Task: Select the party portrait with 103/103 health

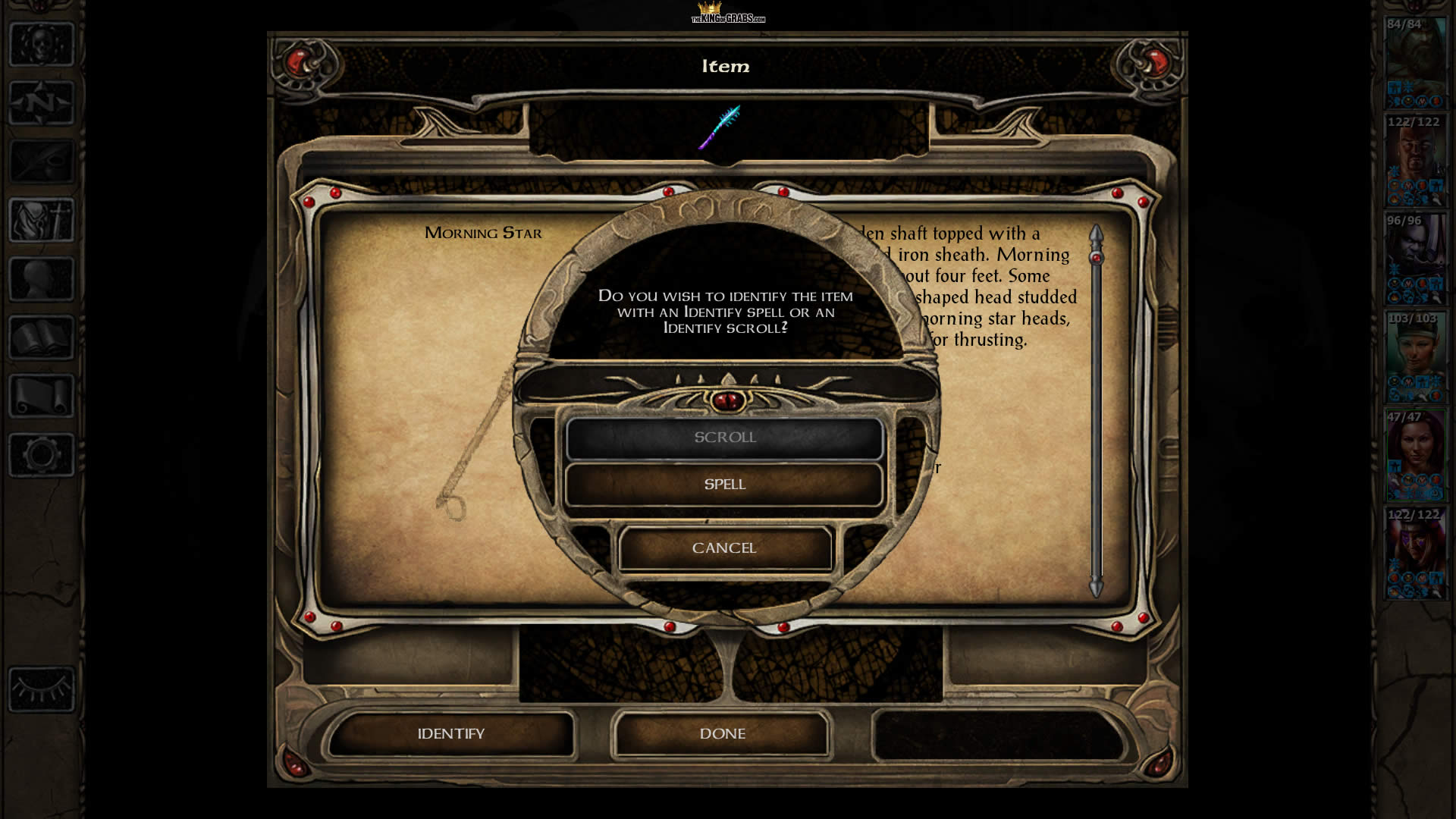Action: pos(1415,356)
